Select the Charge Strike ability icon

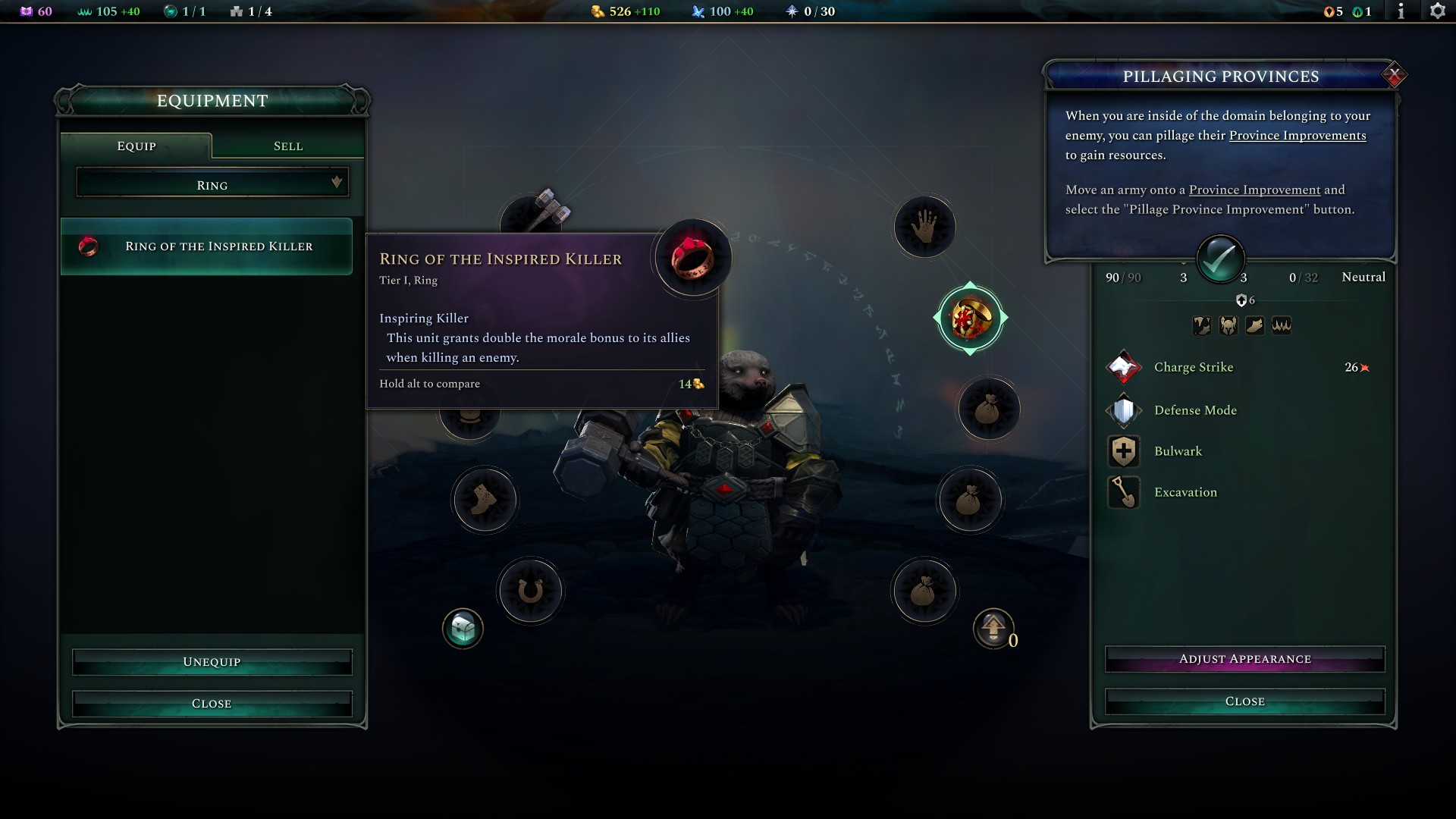(1124, 367)
